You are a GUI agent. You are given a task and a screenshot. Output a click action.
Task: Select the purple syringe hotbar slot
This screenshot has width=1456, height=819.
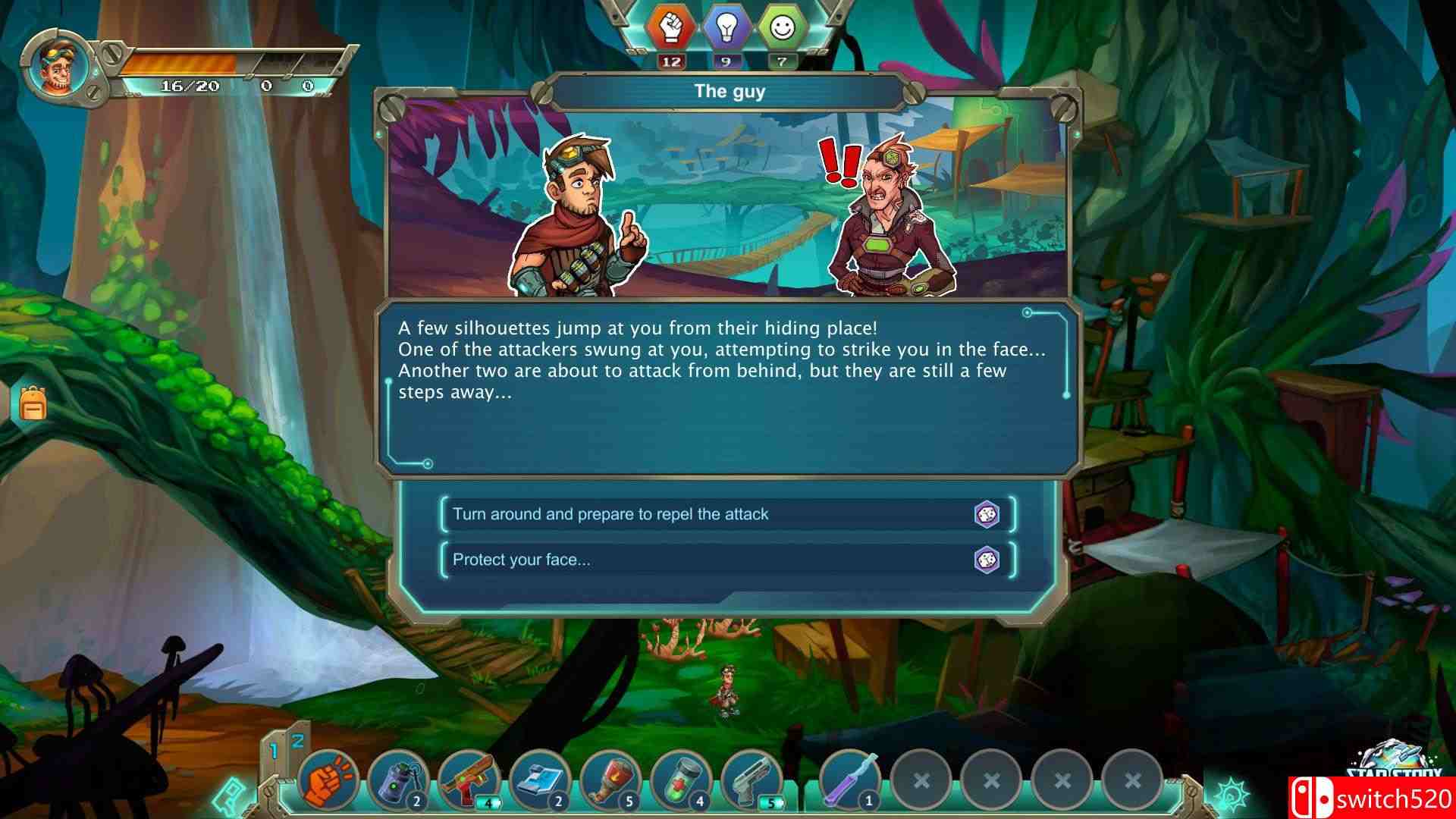(850, 780)
